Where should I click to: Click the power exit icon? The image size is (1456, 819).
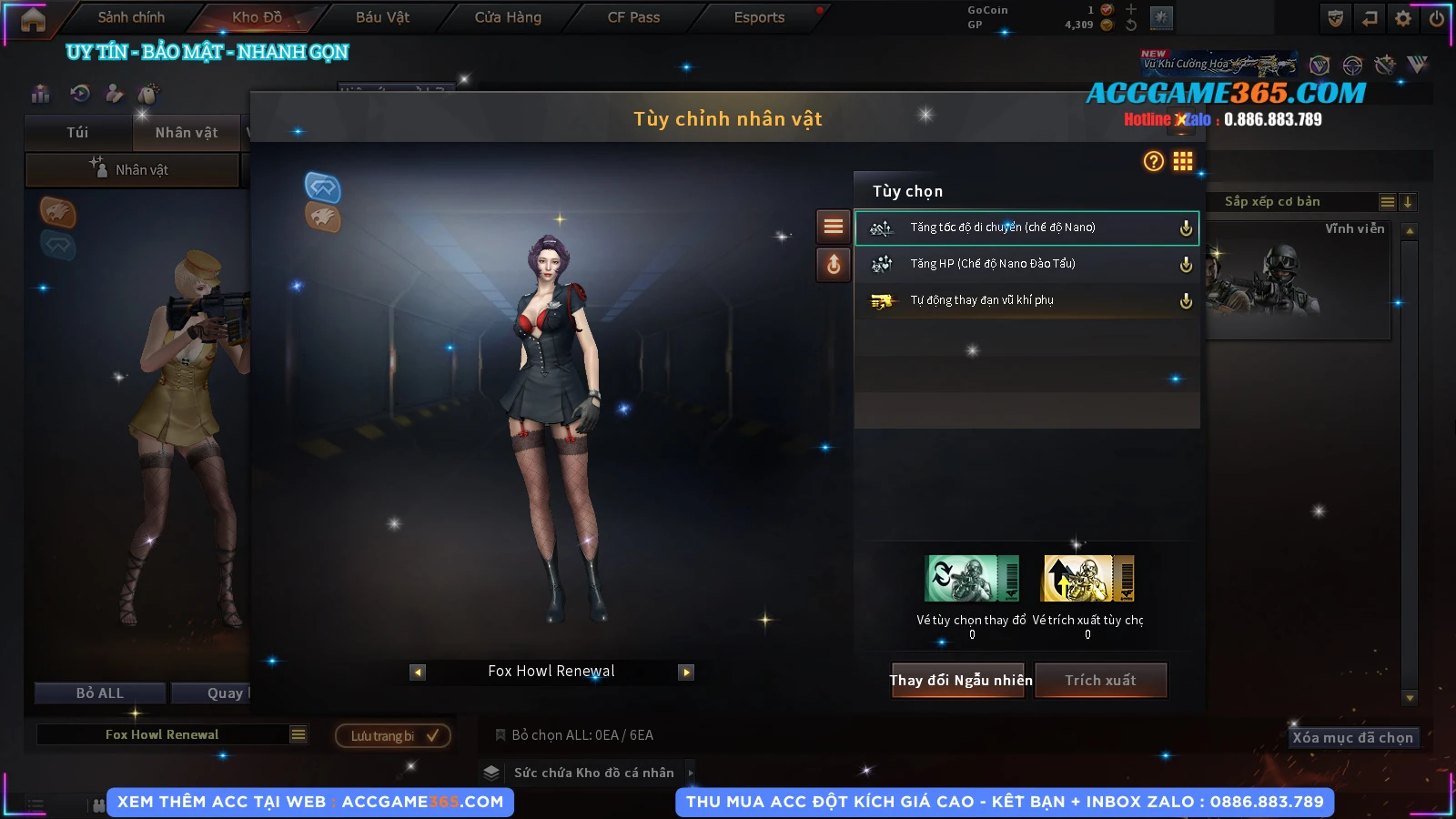pyautogui.click(x=1437, y=18)
